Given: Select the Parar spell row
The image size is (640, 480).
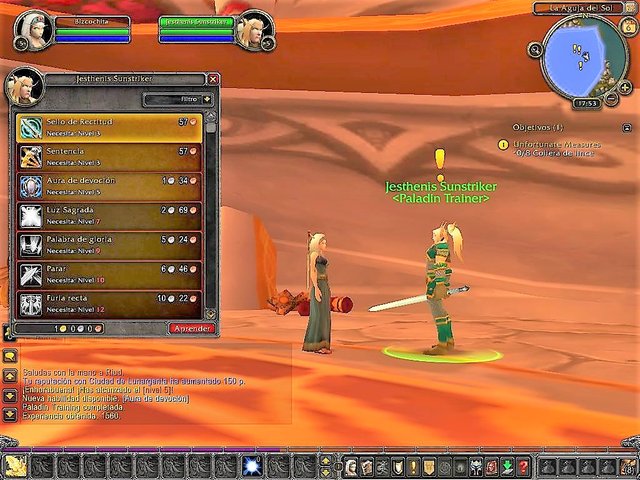Looking at the screenshot, I should tap(109, 274).
